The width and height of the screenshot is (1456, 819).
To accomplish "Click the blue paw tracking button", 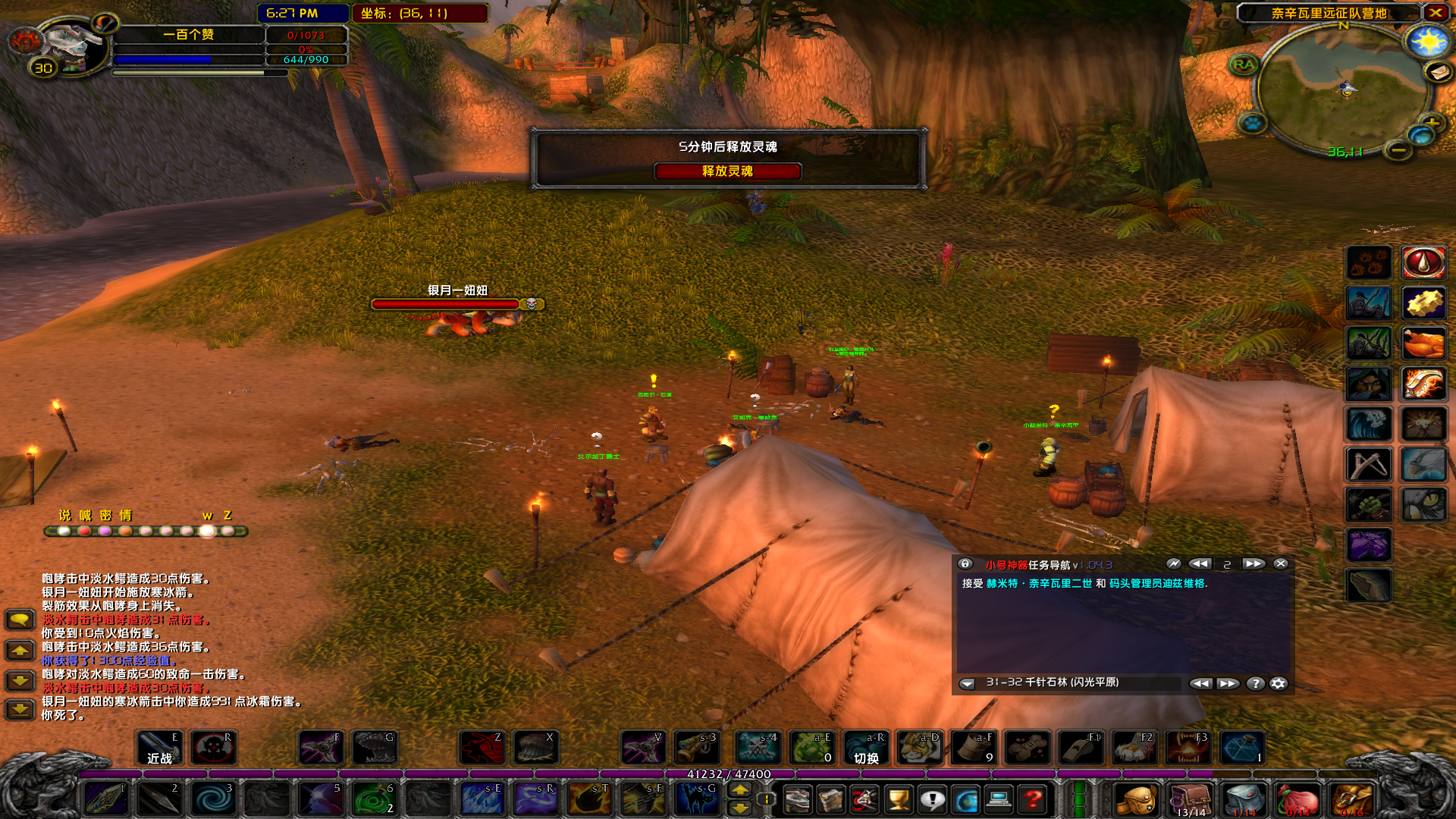I will tap(1252, 121).
